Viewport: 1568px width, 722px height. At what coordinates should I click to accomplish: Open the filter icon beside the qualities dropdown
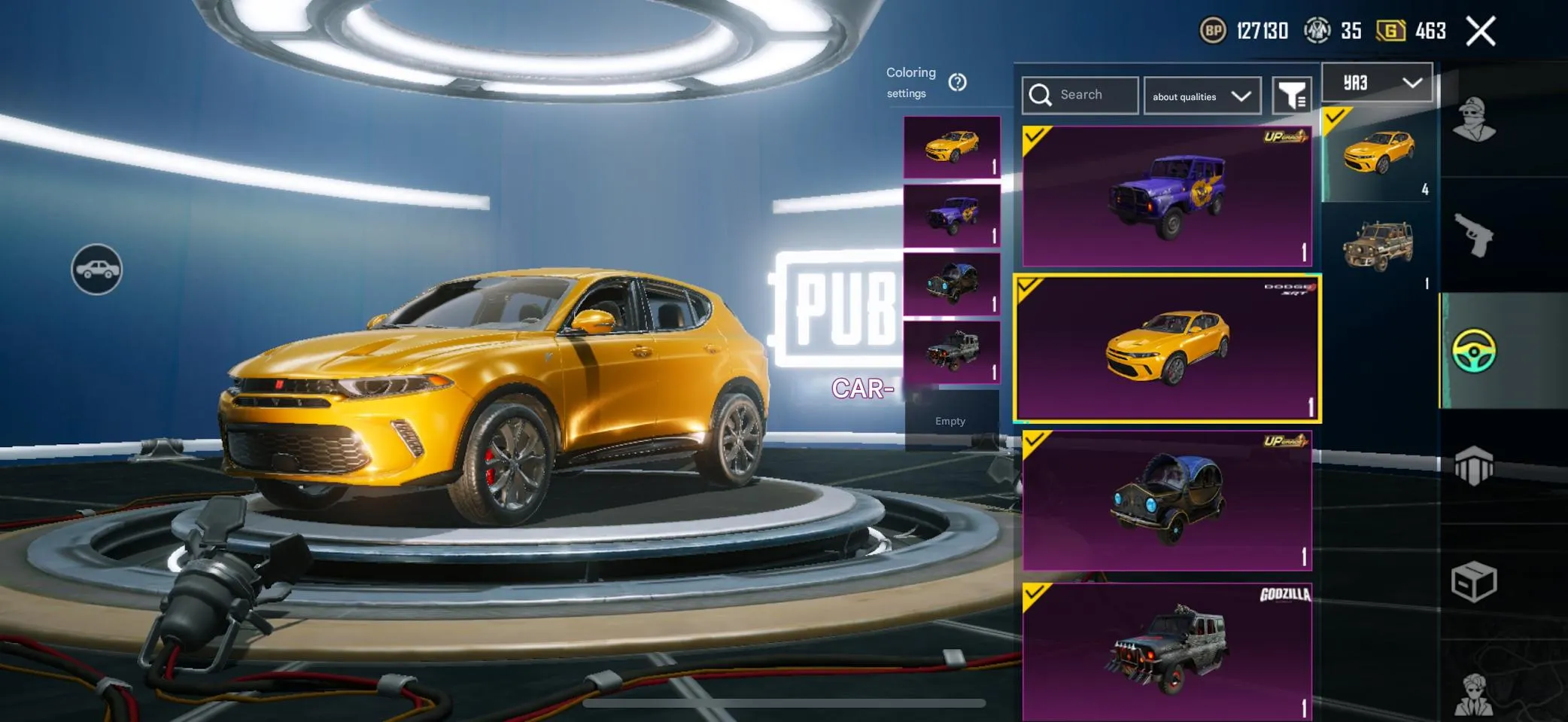tap(1291, 95)
